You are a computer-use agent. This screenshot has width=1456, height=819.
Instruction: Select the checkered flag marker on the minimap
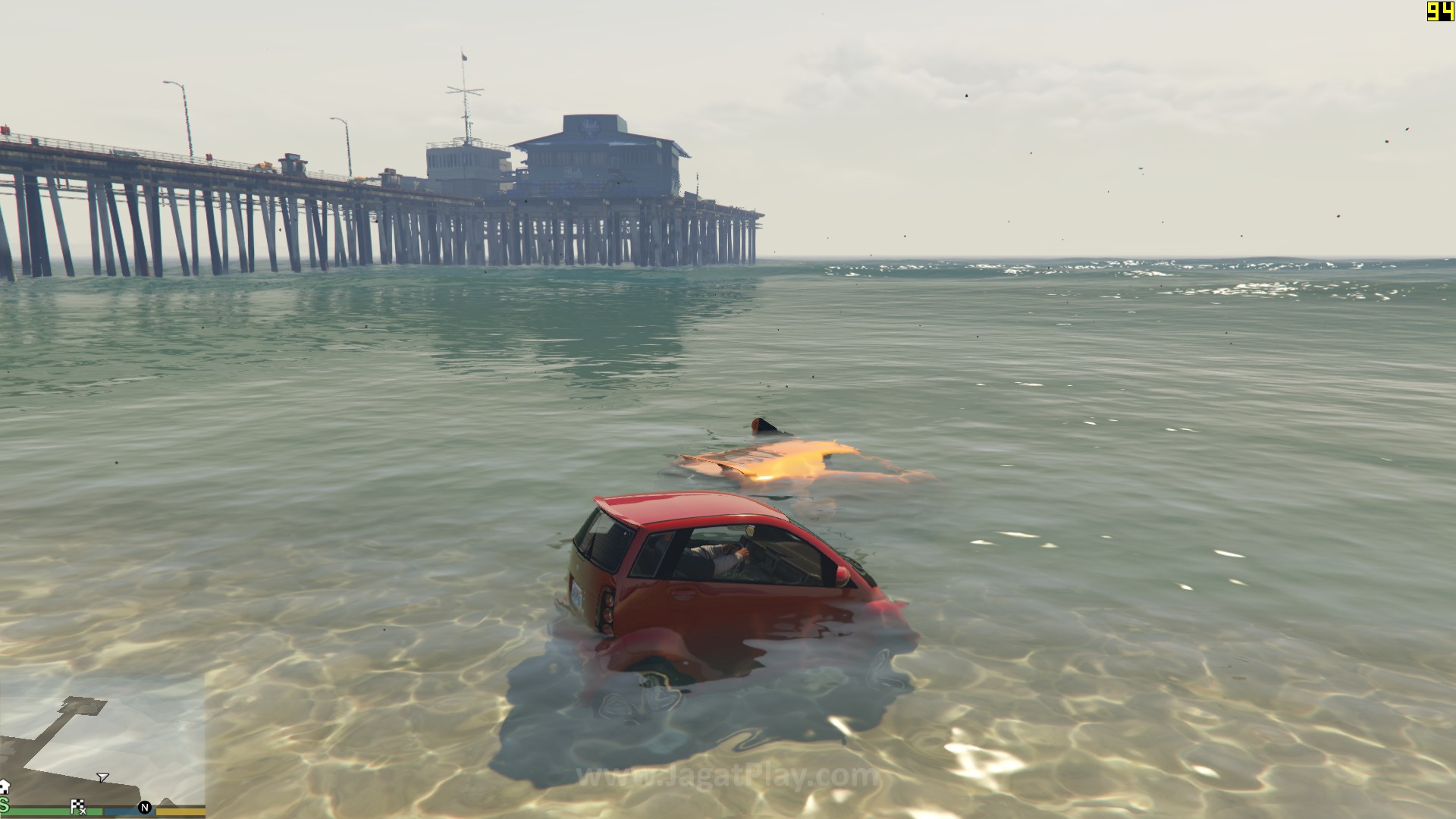tap(77, 806)
